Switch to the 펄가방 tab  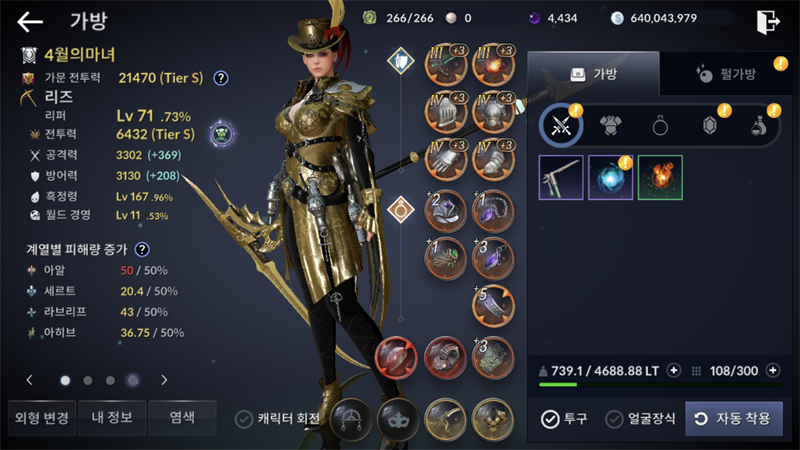(724, 74)
